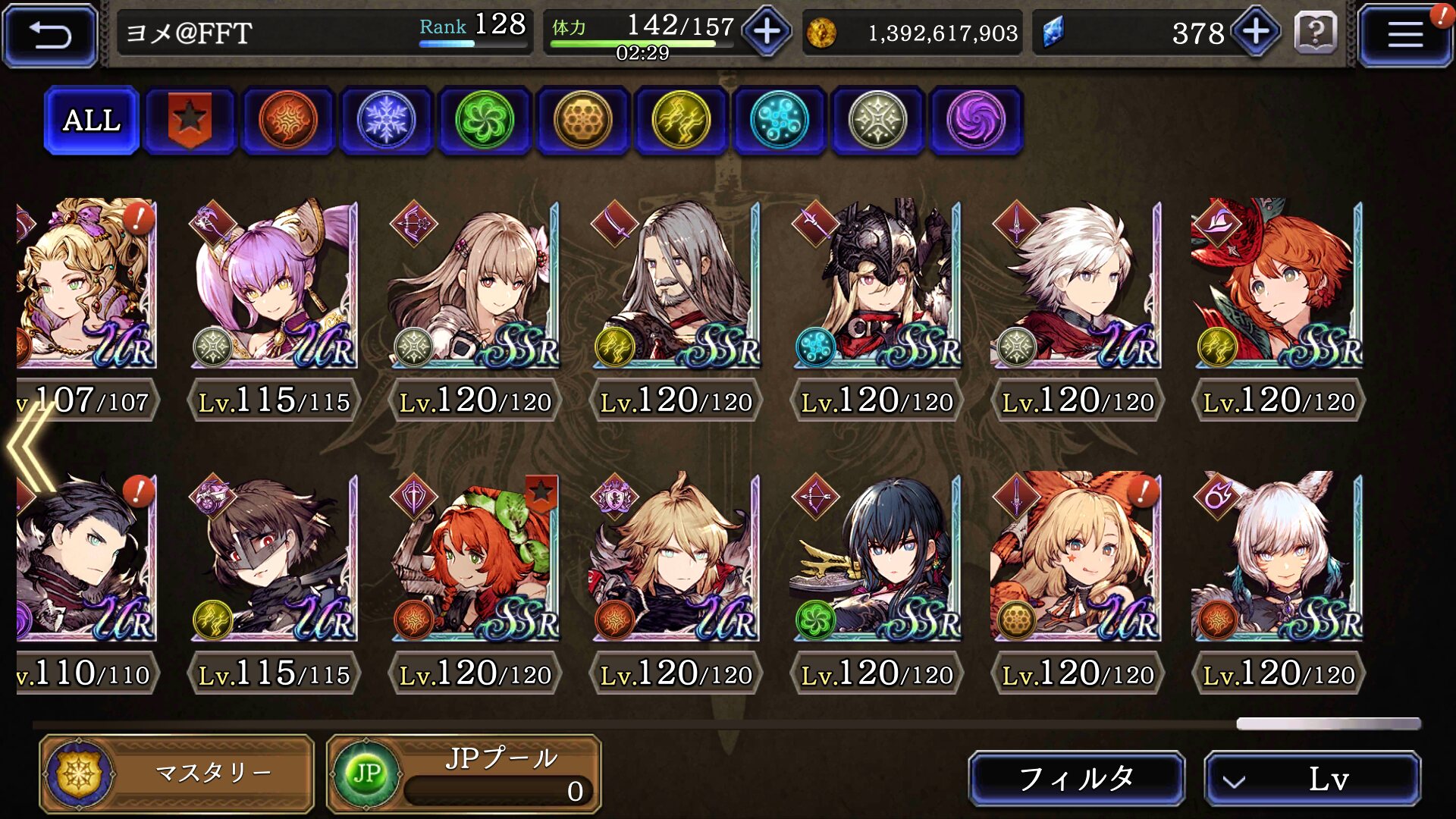Open the hamburger main menu
The width and height of the screenshot is (1456, 819).
(x=1404, y=34)
